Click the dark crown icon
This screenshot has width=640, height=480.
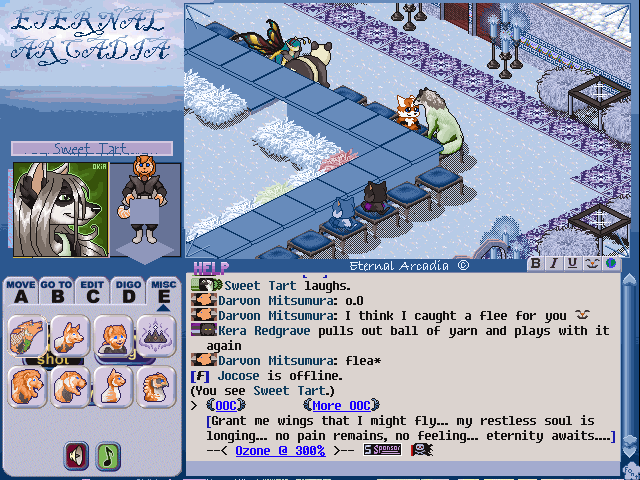(156, 335)
